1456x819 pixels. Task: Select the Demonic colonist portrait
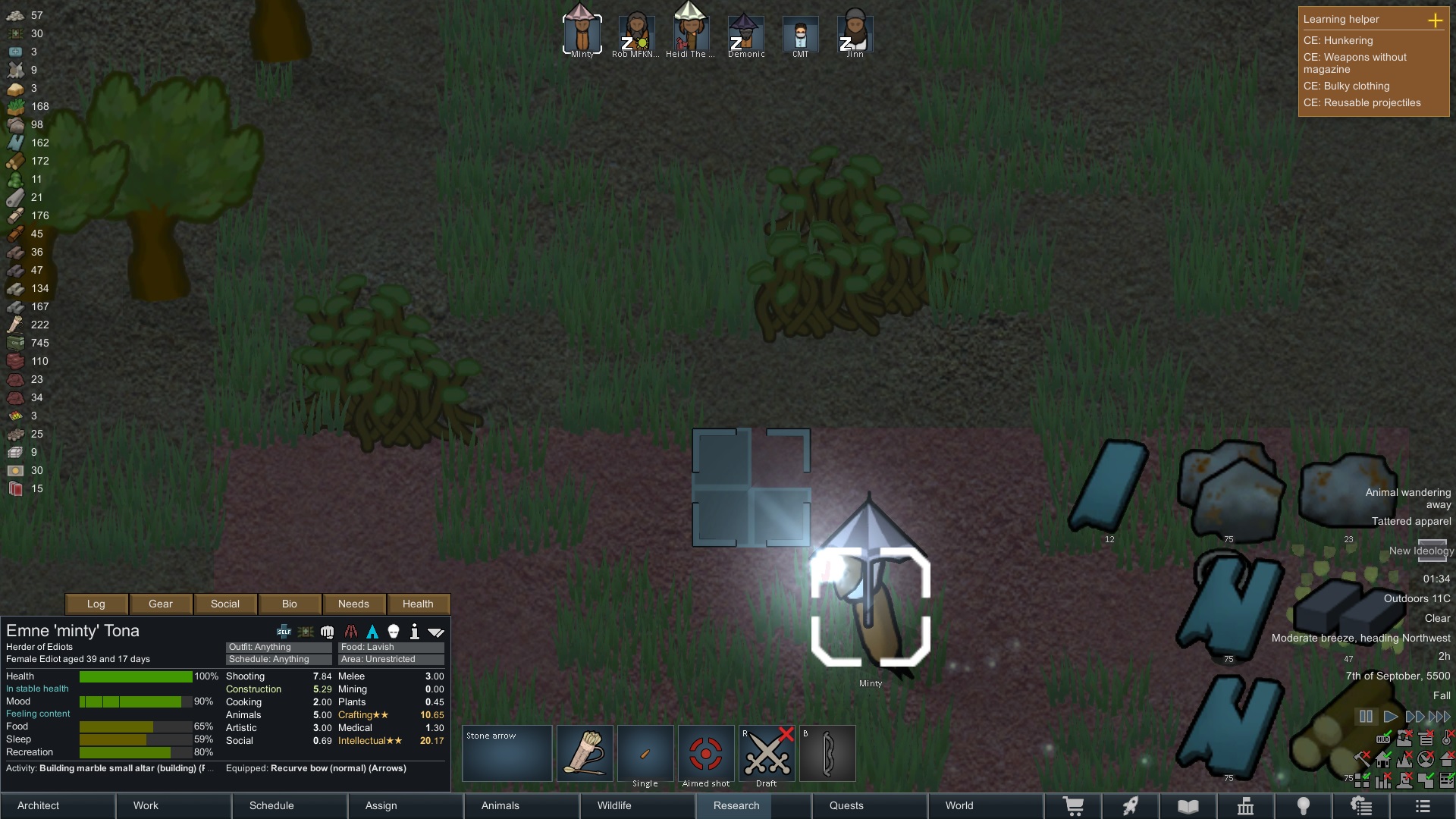(746, 35)
